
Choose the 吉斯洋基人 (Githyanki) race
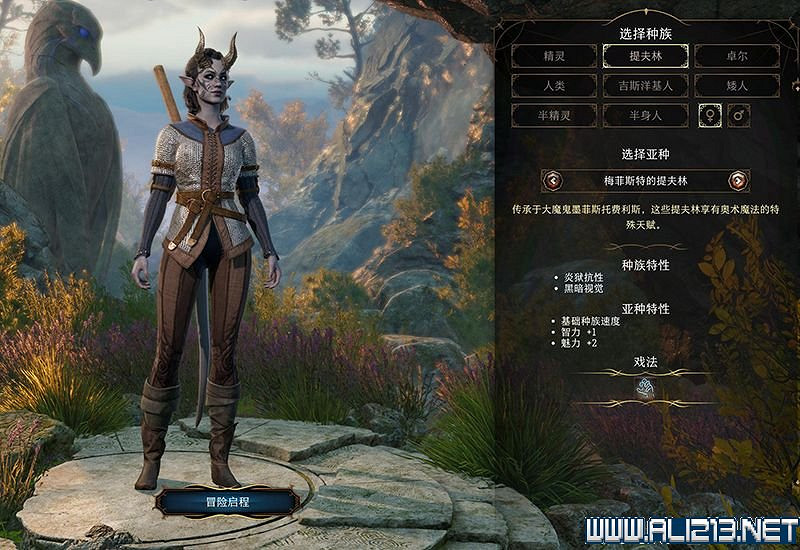[x=644, y=86]
